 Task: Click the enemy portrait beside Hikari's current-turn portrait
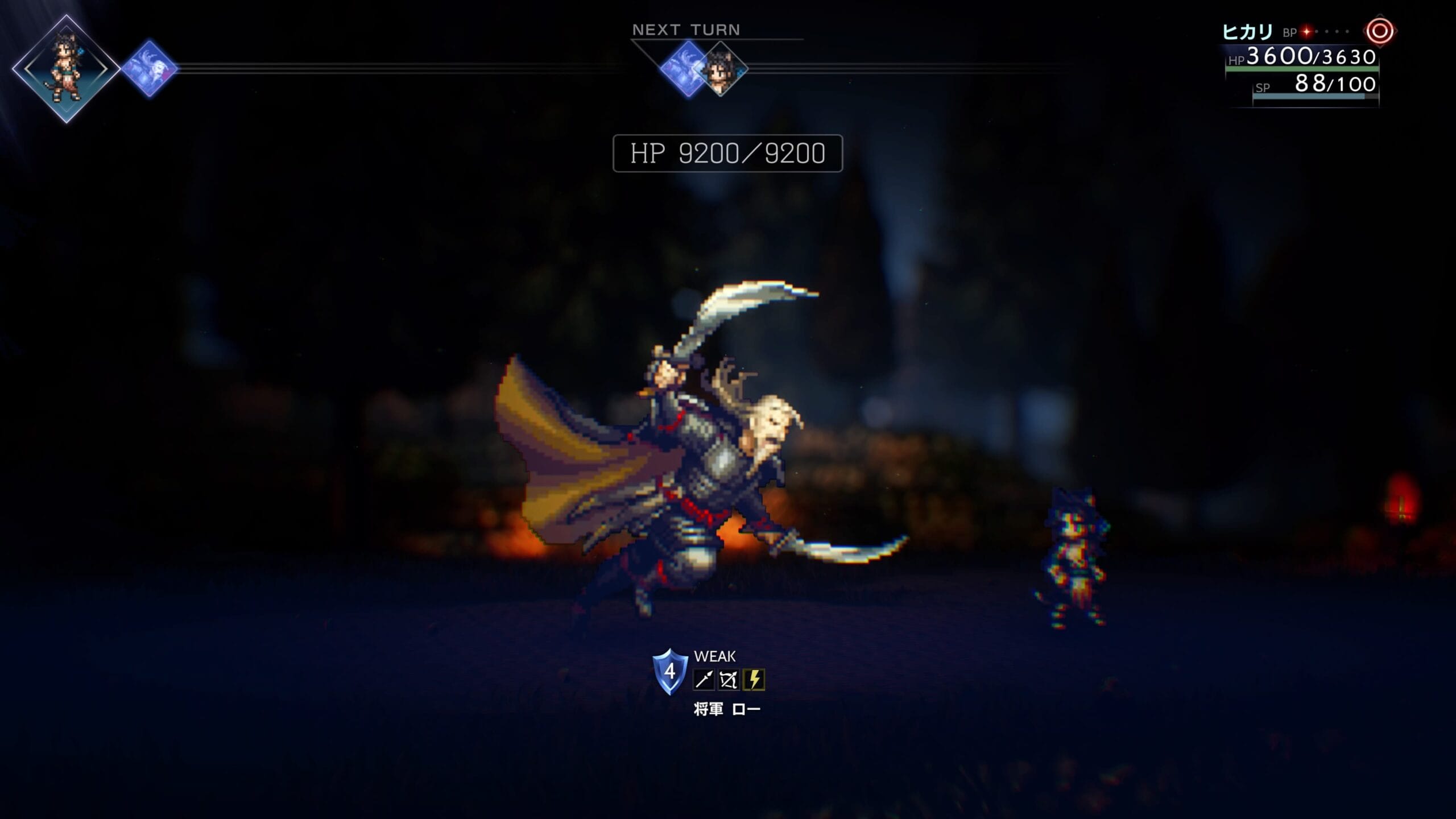point(150,68)
